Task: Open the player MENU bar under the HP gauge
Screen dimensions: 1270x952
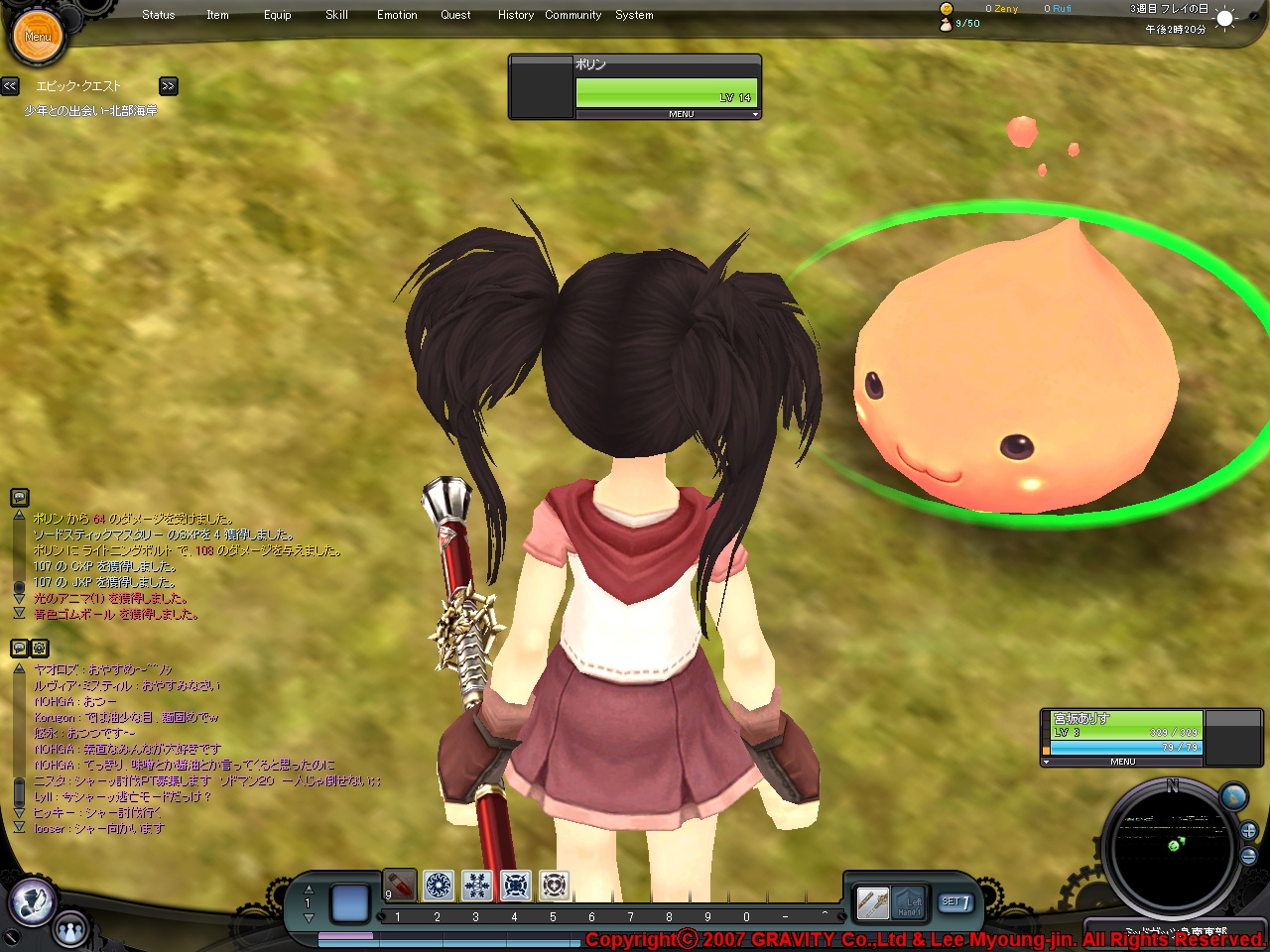Action: (x=1122, y=762)
